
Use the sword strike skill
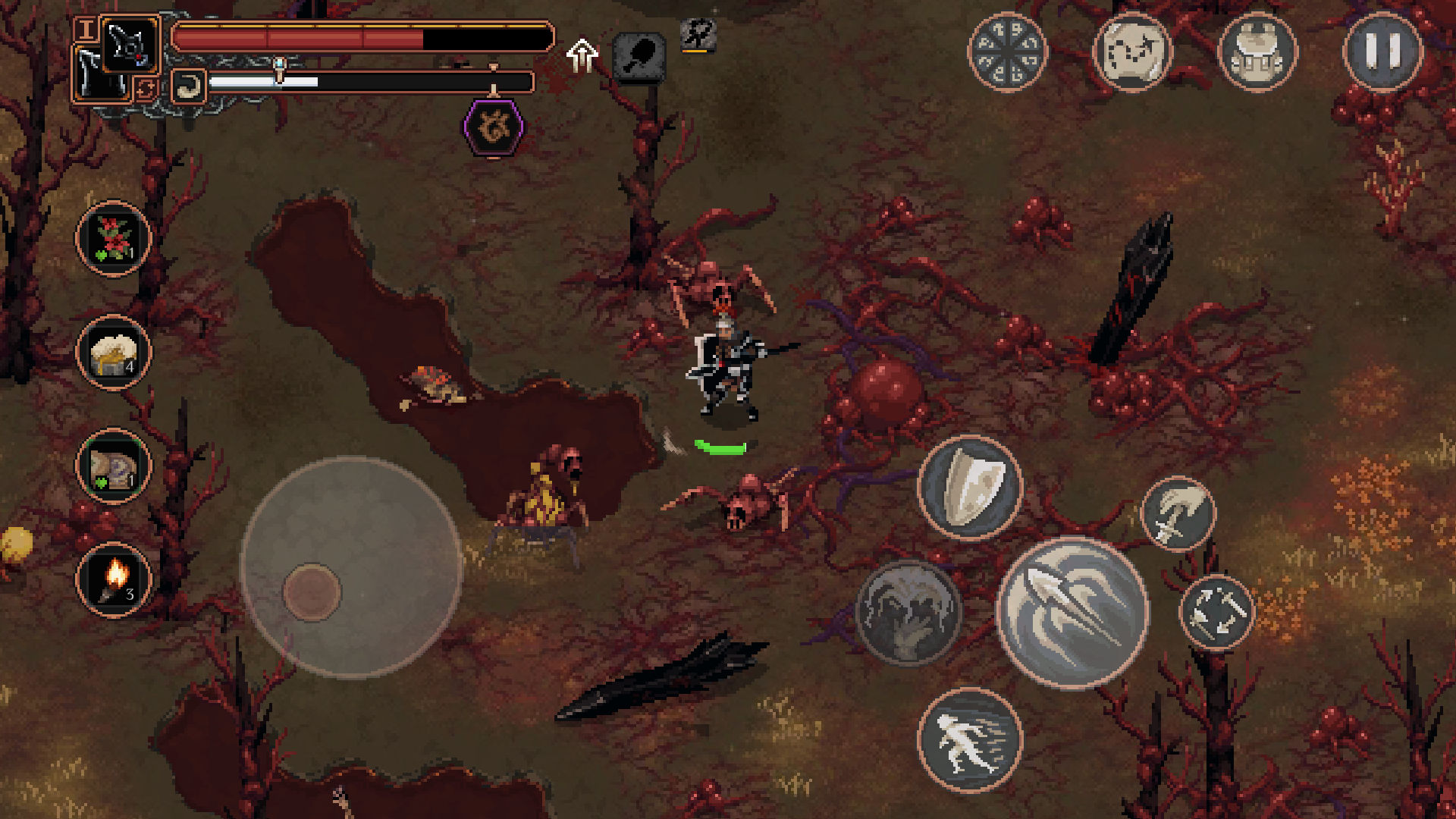click(x=1178, y=513)
